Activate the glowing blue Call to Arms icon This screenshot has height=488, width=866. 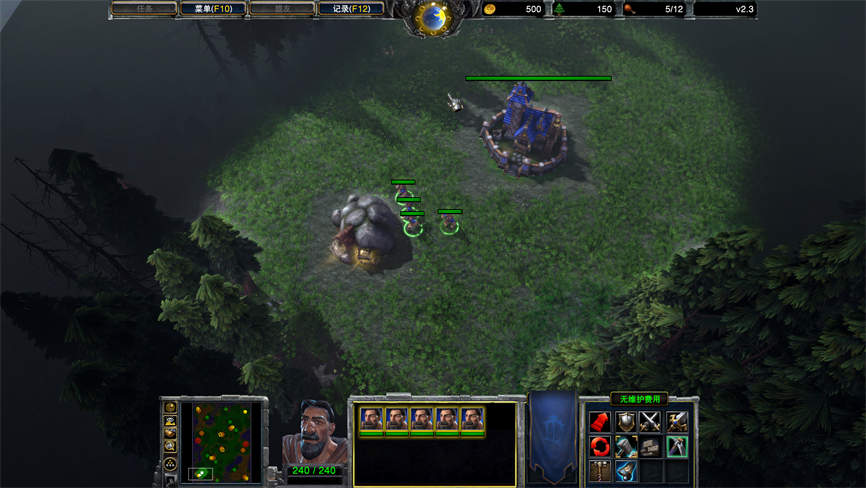(626, 470)
